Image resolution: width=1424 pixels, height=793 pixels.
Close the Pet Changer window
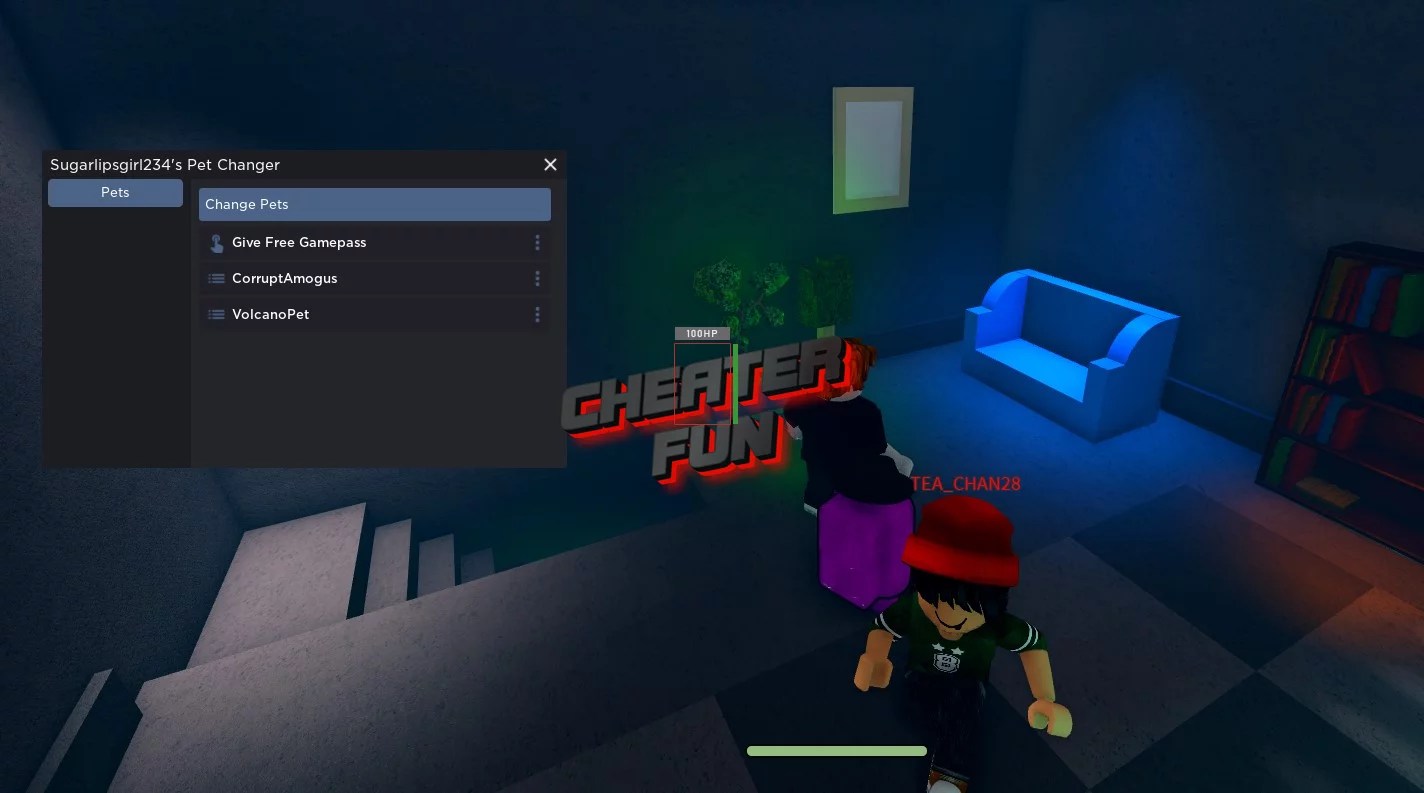(x=550, y=164)
